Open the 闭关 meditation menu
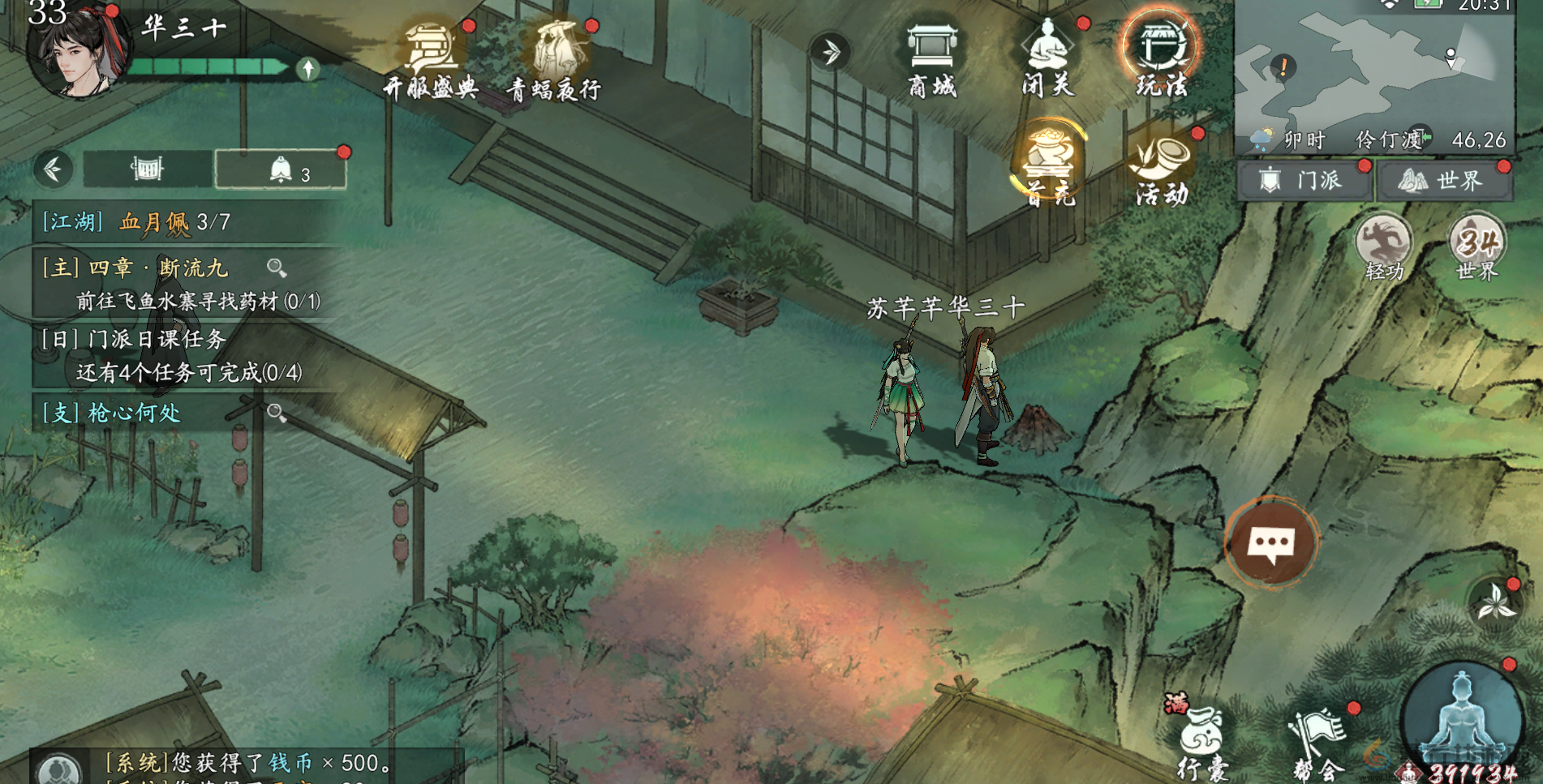The height and width of the screenshot is (784, 1543). click(1047, 57)
